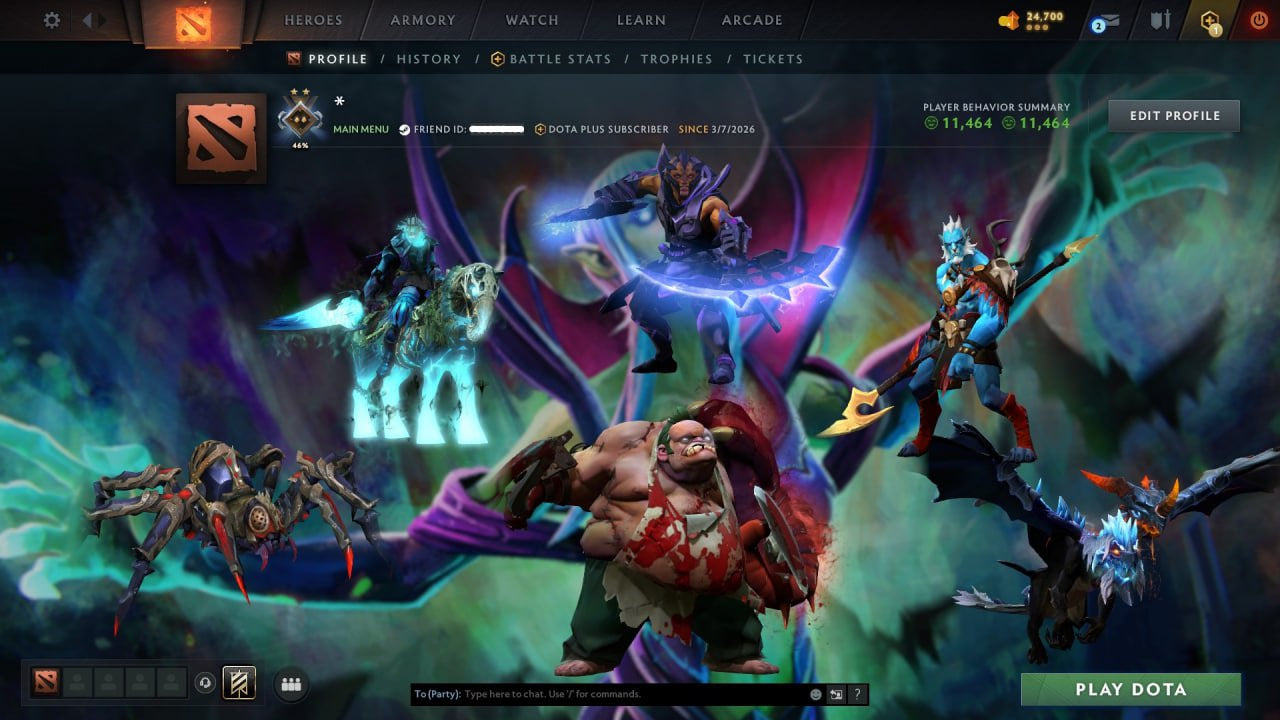Click the chat help question mark icon
The image size is (1280, 720).
pyautogui.click(x=856, y=692)
